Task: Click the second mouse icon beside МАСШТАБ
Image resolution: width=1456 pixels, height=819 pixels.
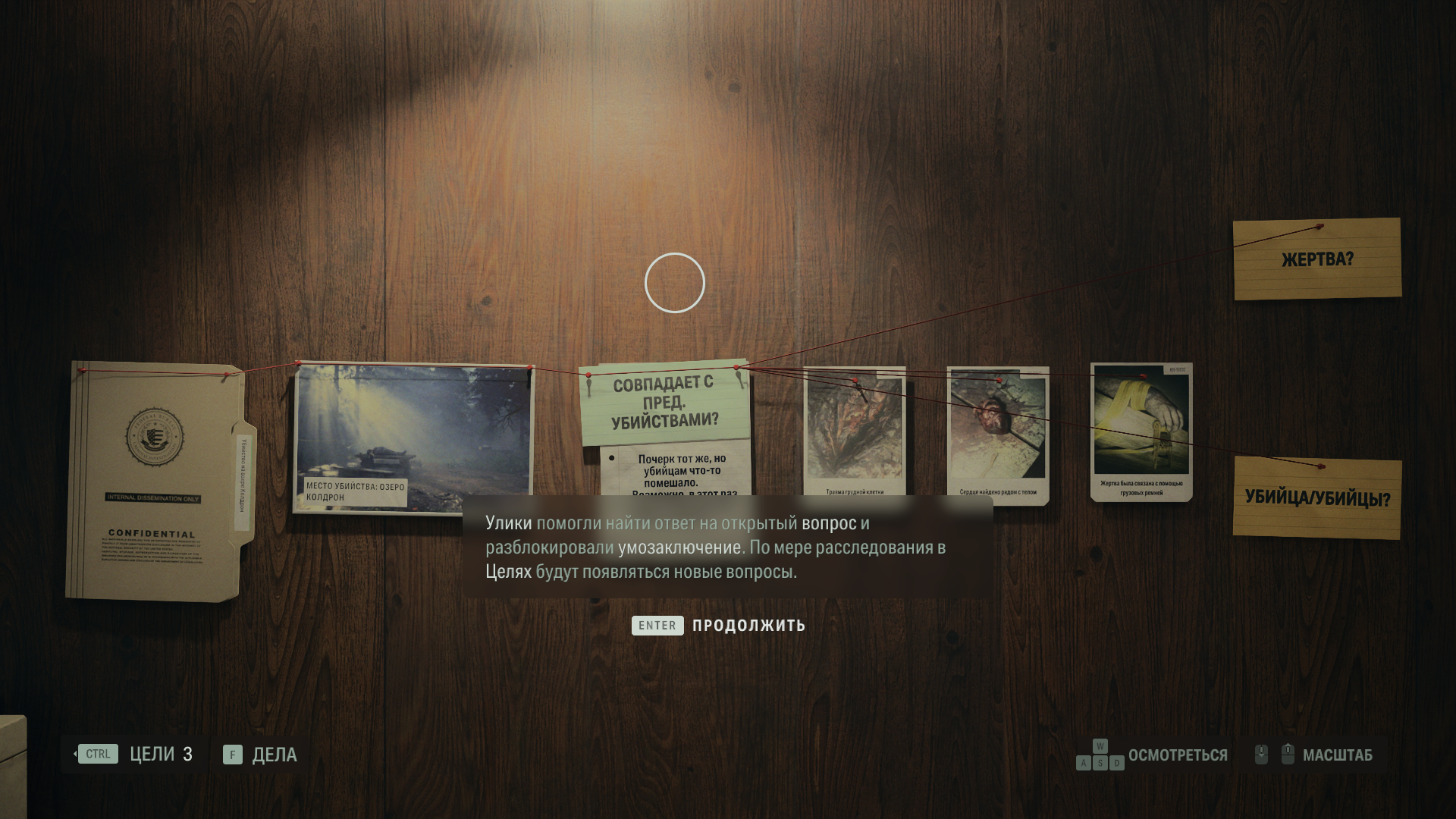Action: coord(1287,753)
